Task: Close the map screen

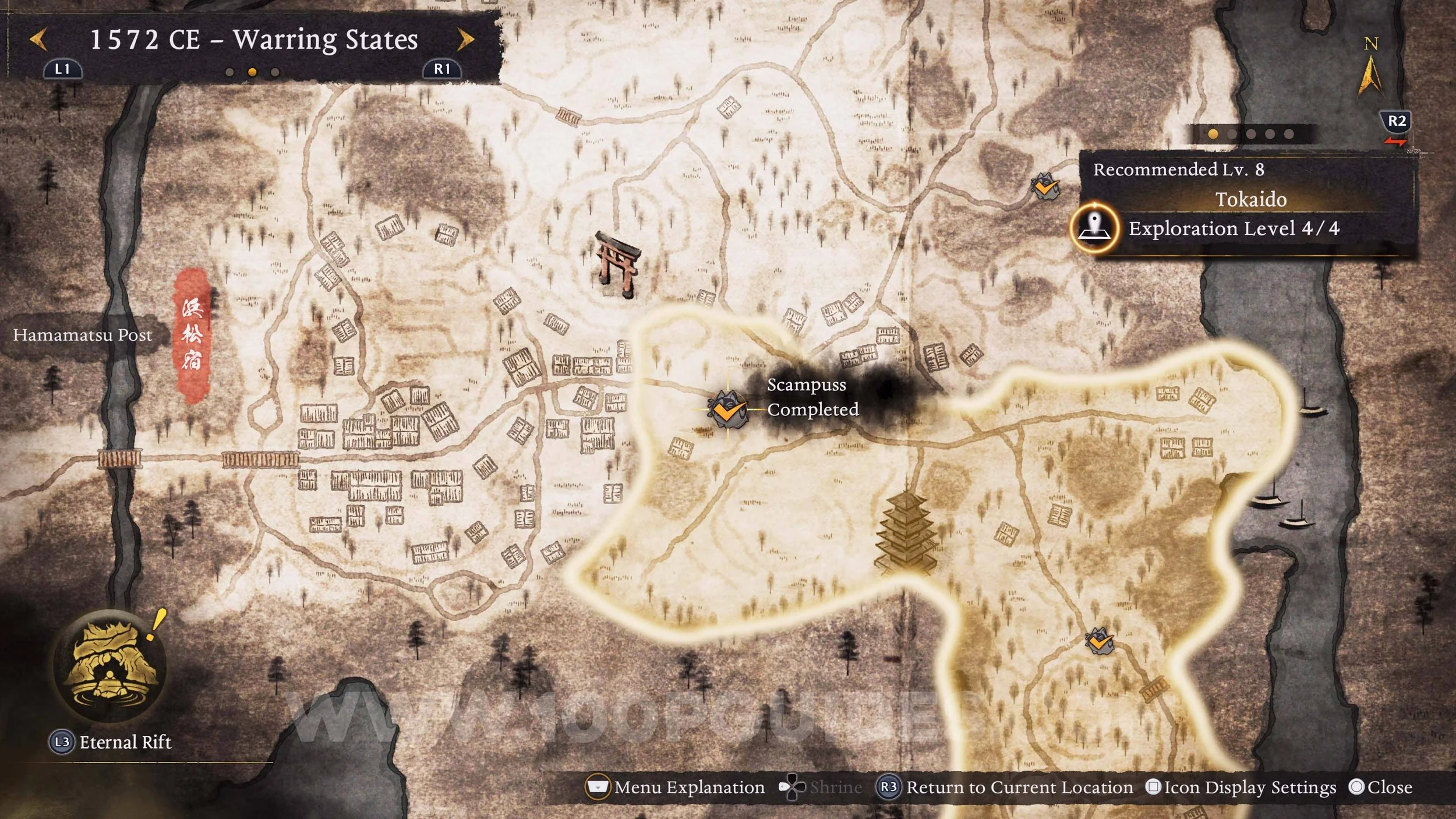Action: pos(1381,788)
